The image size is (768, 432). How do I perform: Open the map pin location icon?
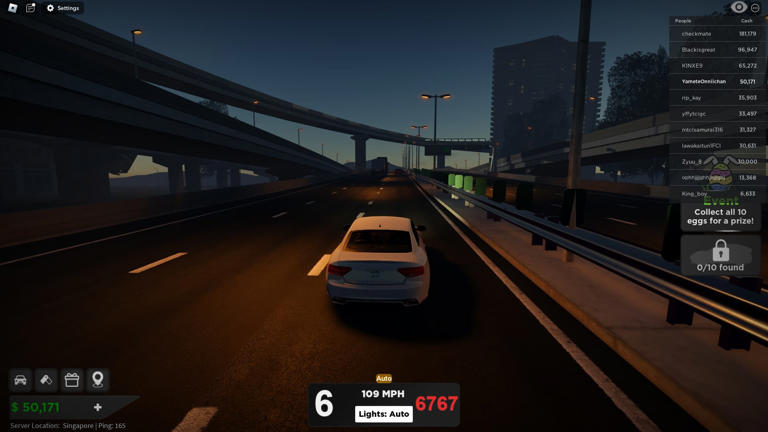tap(98, 380)
